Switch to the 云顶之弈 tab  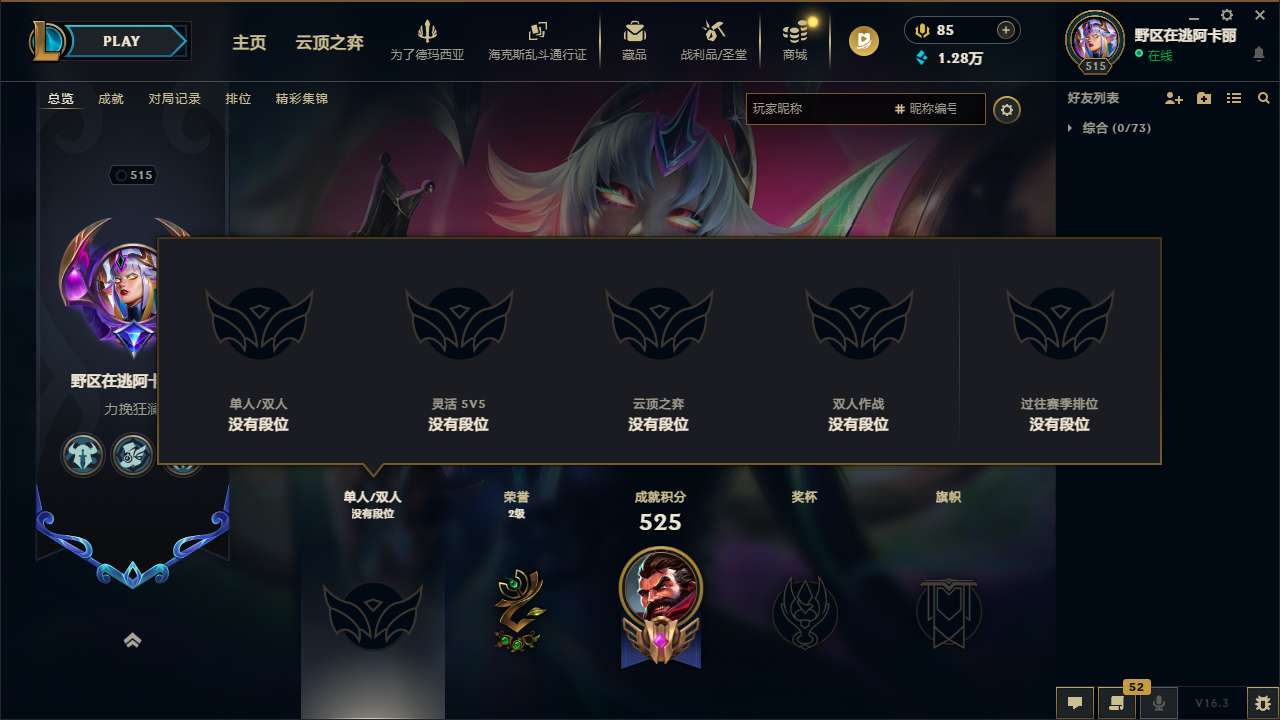click(329, 43)
